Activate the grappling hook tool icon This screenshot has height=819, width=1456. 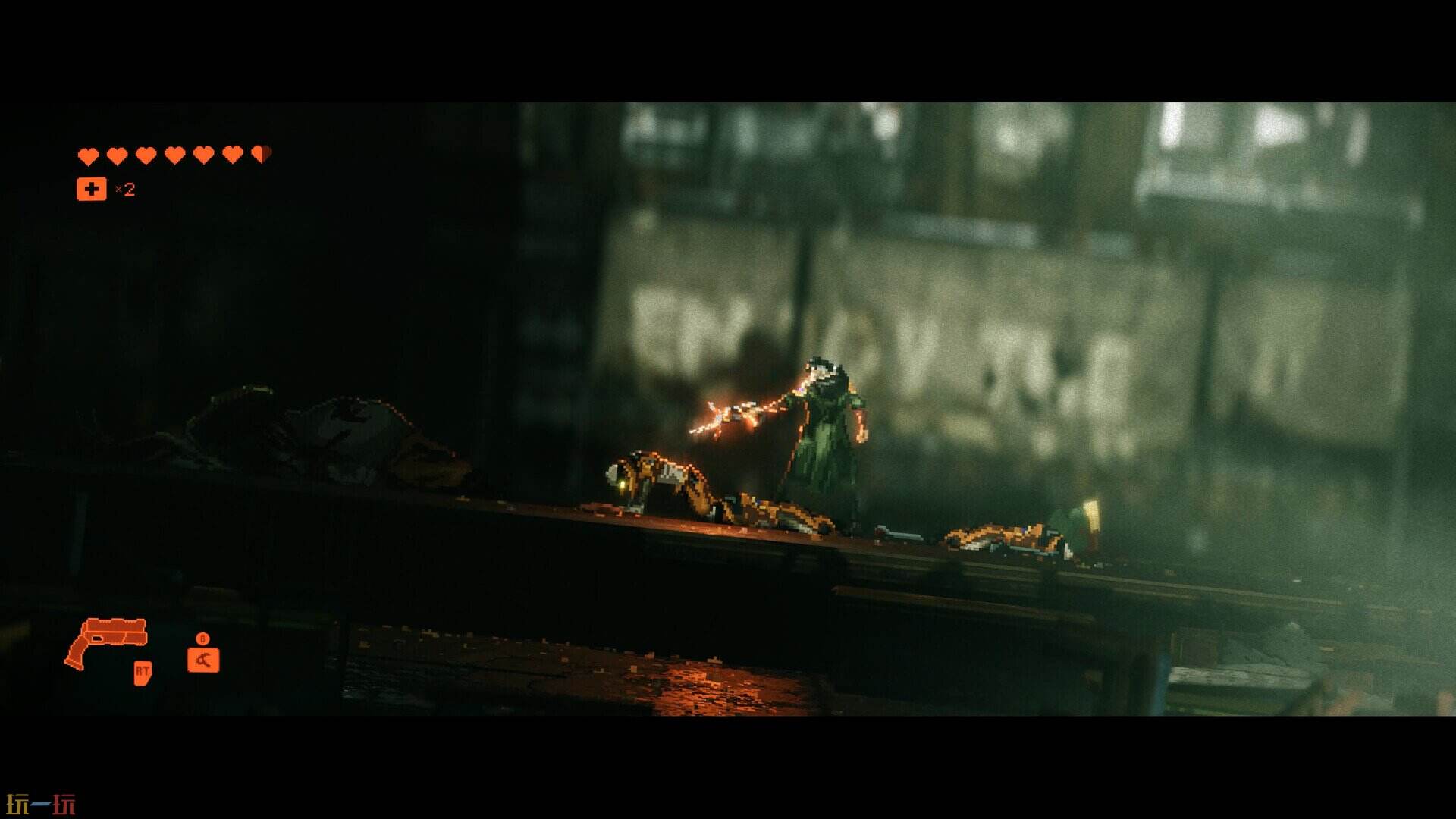[x=203, y=660]
